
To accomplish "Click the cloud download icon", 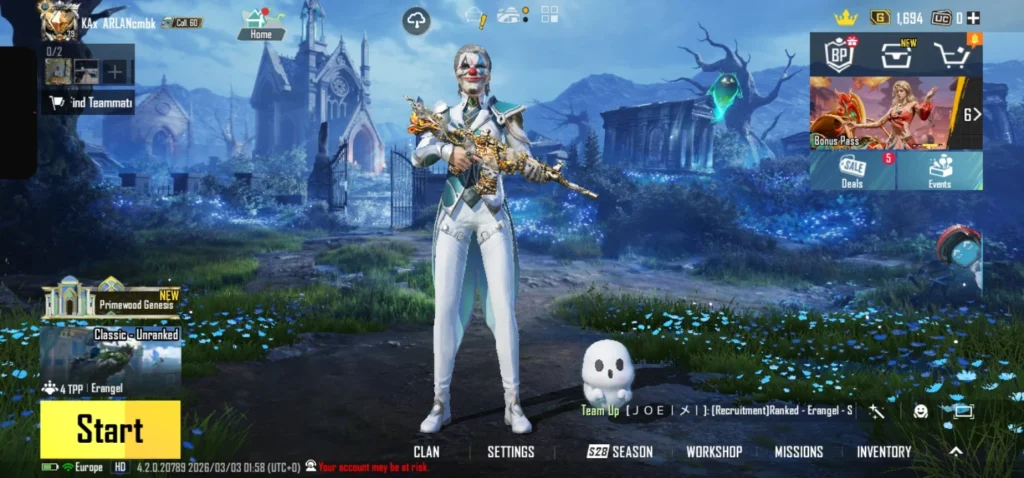I will [x=416, y=20].
